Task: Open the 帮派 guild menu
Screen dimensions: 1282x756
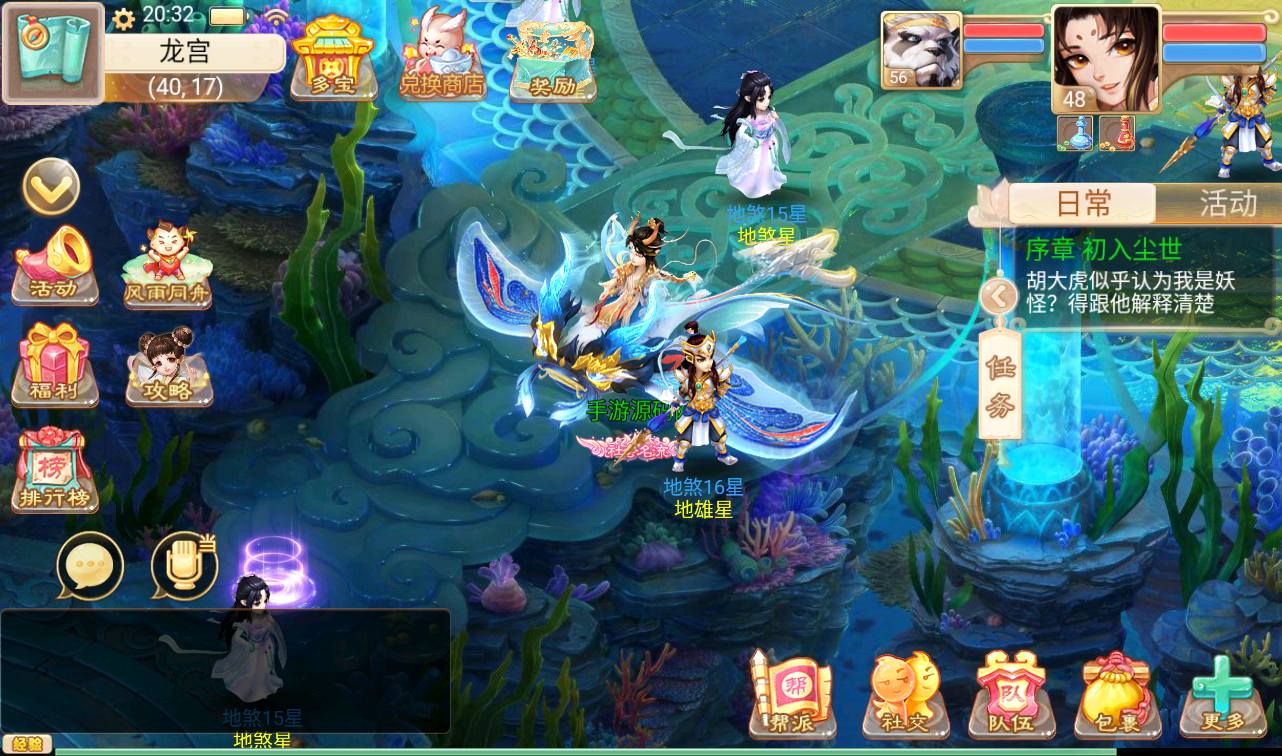Action: tap(790, 692)
